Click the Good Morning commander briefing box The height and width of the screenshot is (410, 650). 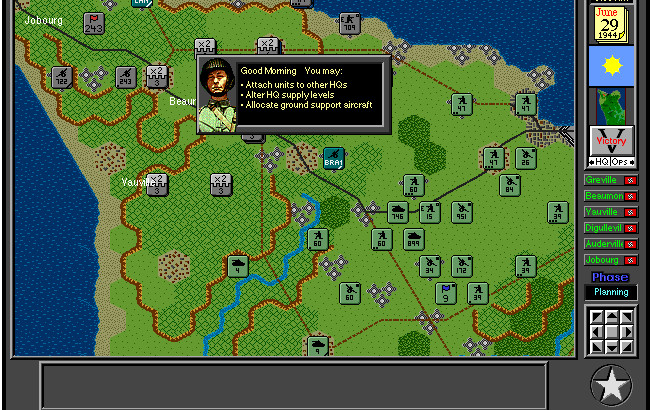293,95
